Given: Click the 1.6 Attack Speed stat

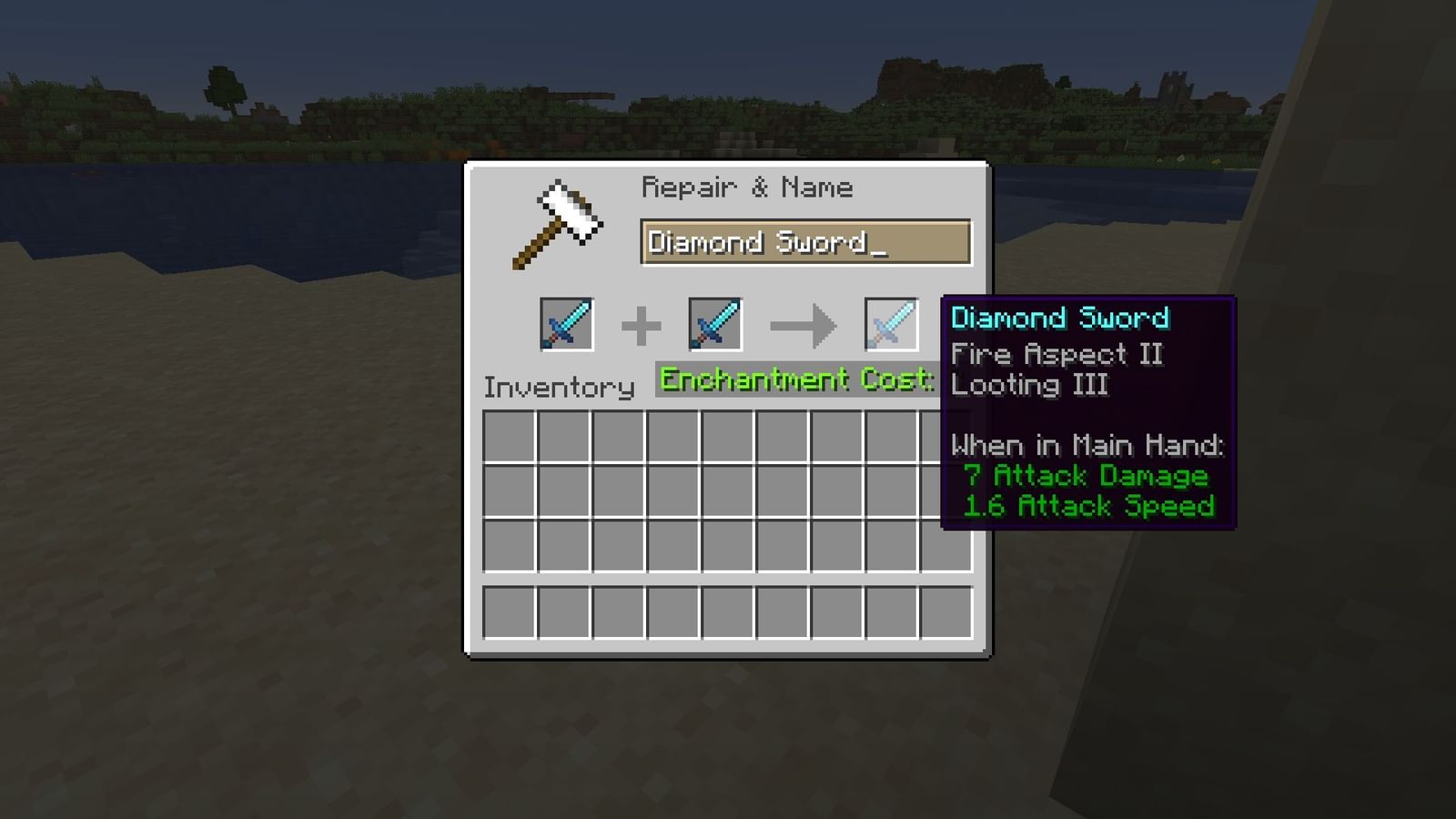Looking at the screenshot, I should pyautogui.click(x=1090, y=506).
